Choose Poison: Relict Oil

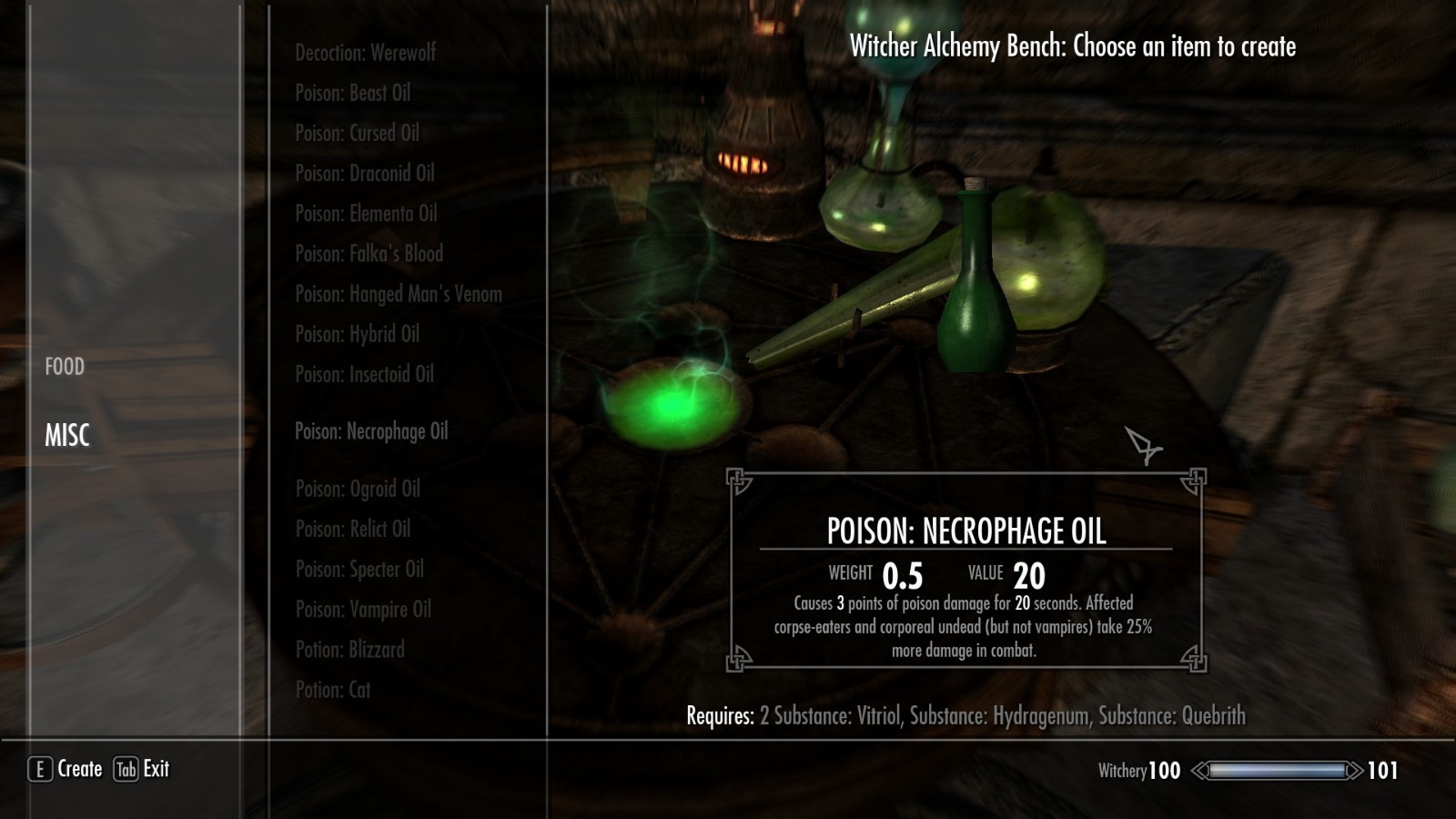(352, 529)
